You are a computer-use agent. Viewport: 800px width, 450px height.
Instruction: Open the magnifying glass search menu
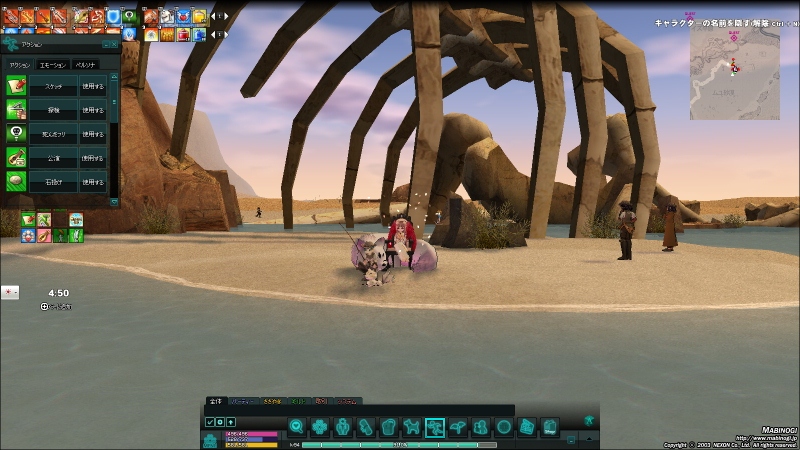click(296, 427)
